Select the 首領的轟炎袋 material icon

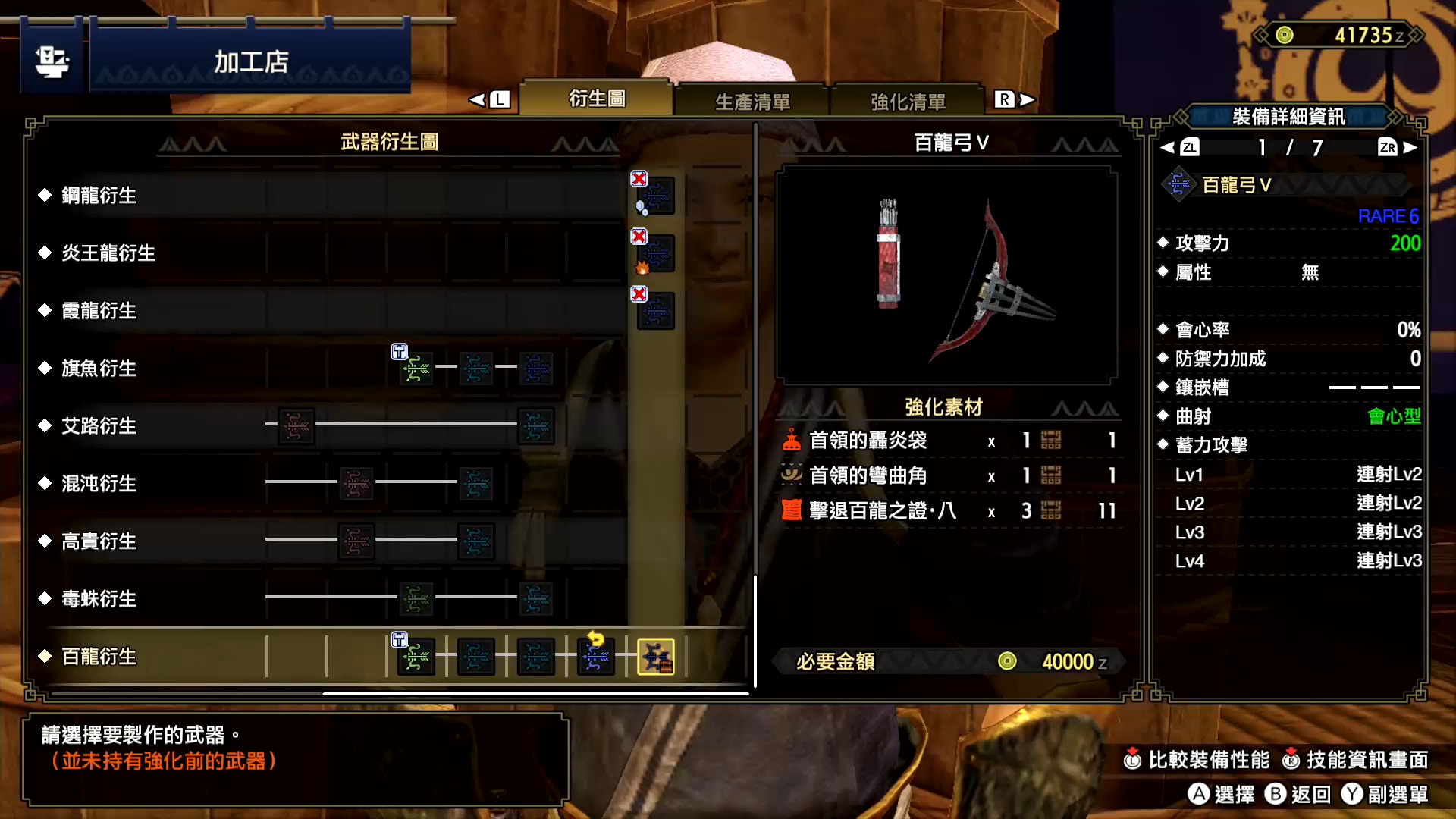point(792,441)
